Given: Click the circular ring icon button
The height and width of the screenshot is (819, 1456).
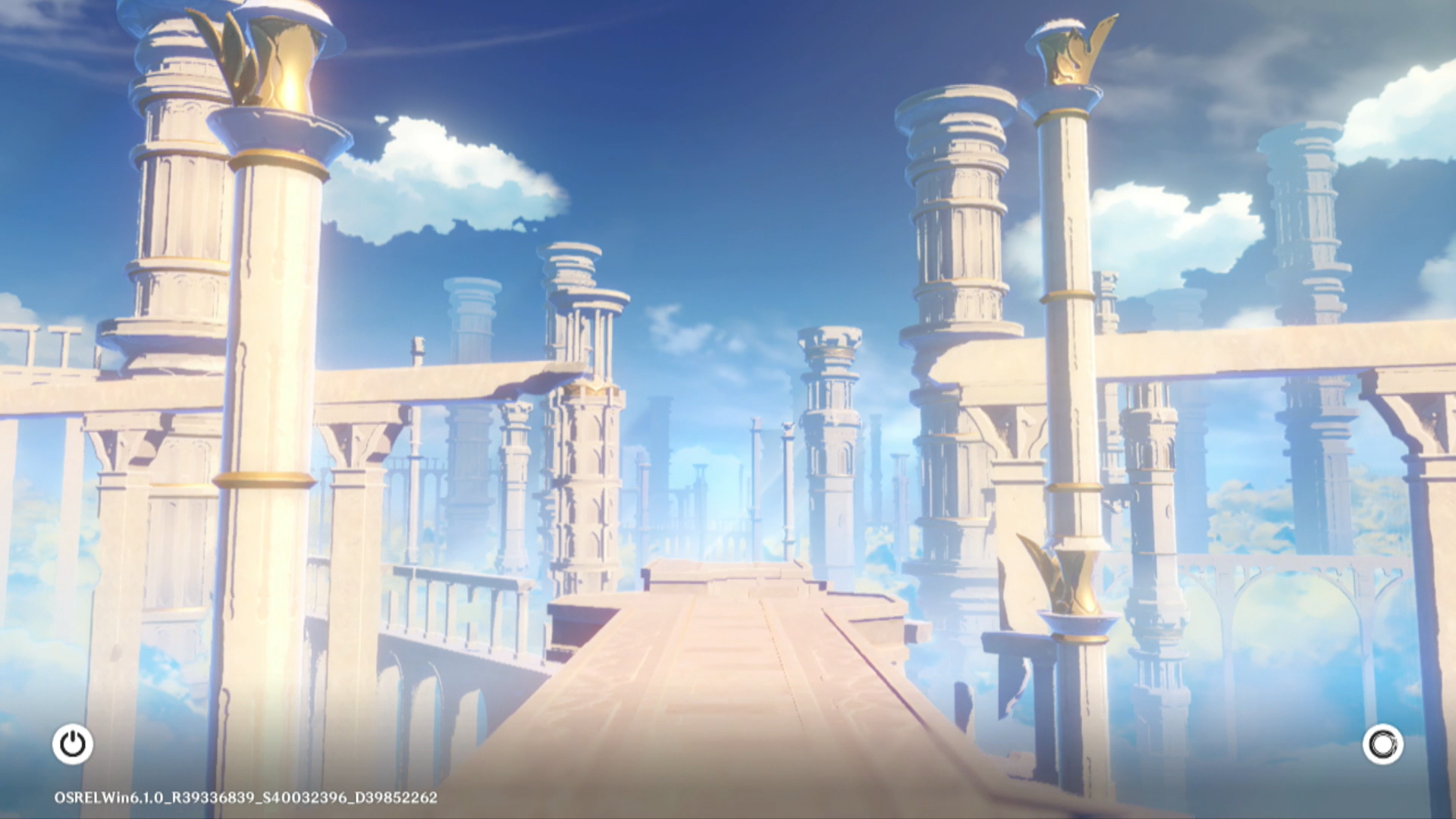Looking at the screenshot, I should point(1382,744).
